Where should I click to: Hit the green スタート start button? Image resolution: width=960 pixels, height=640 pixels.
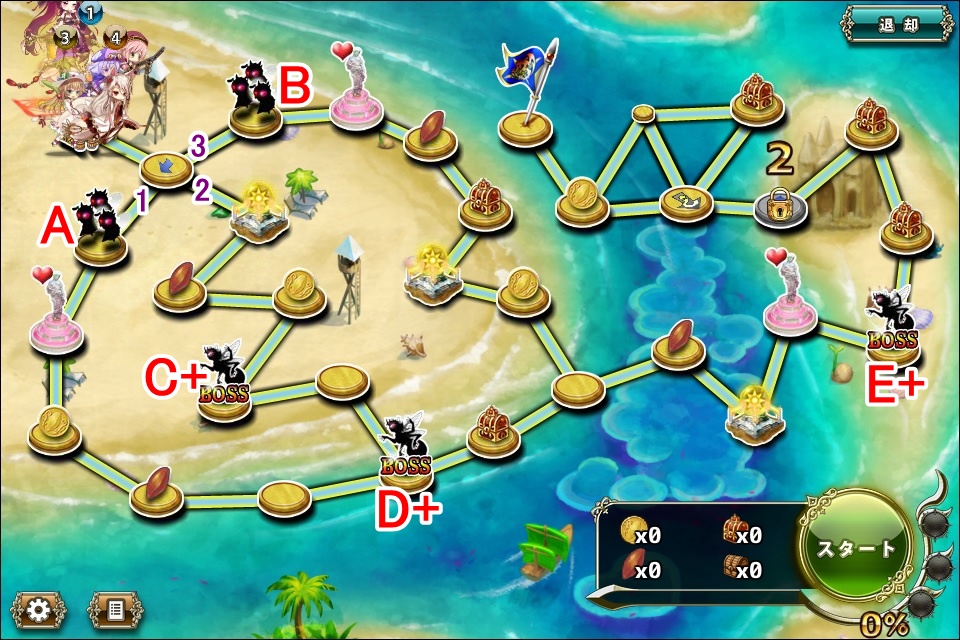coord(855,549)
